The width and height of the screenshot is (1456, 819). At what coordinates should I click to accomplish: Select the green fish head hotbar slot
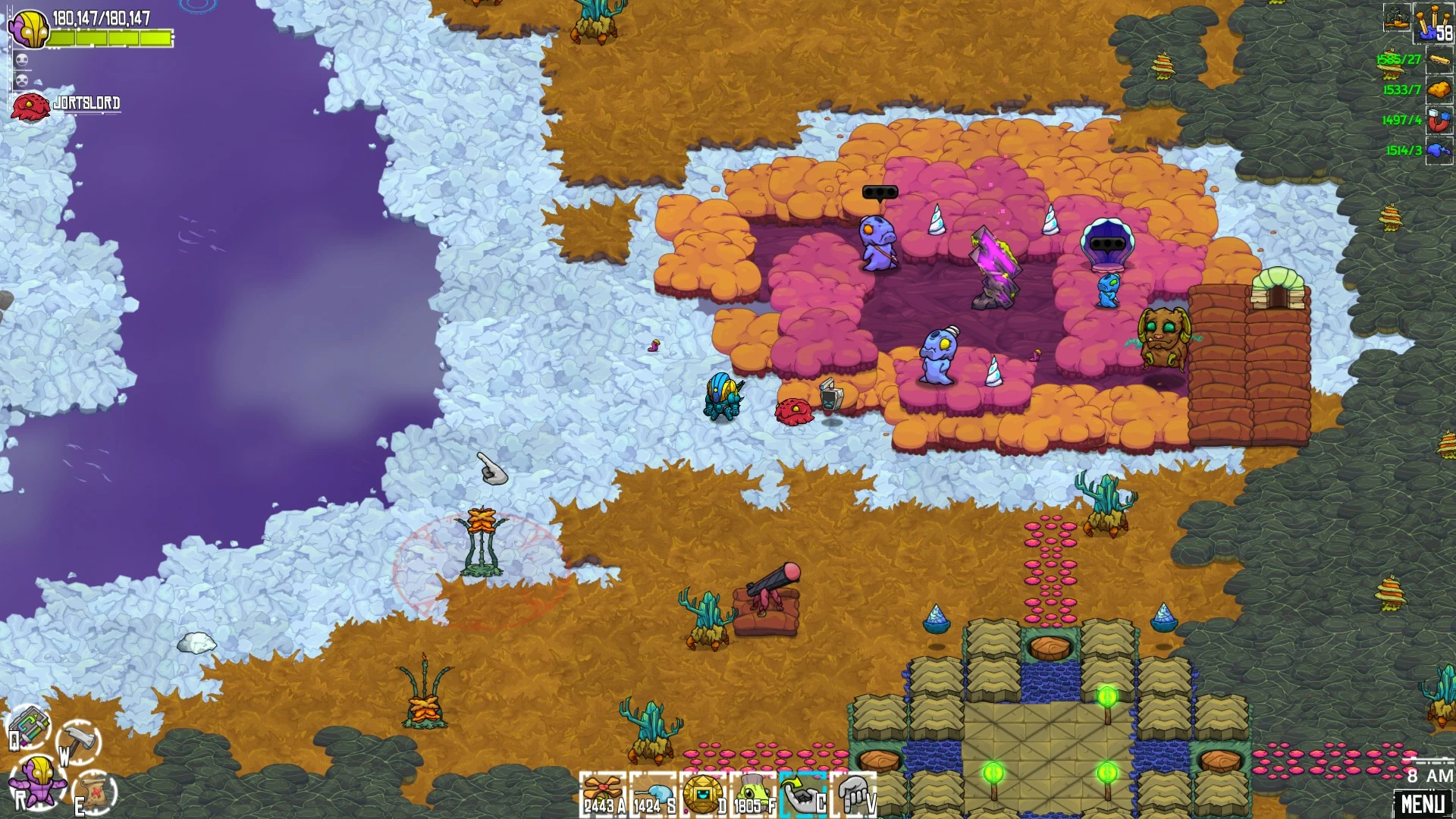click(x=754, y=794)
